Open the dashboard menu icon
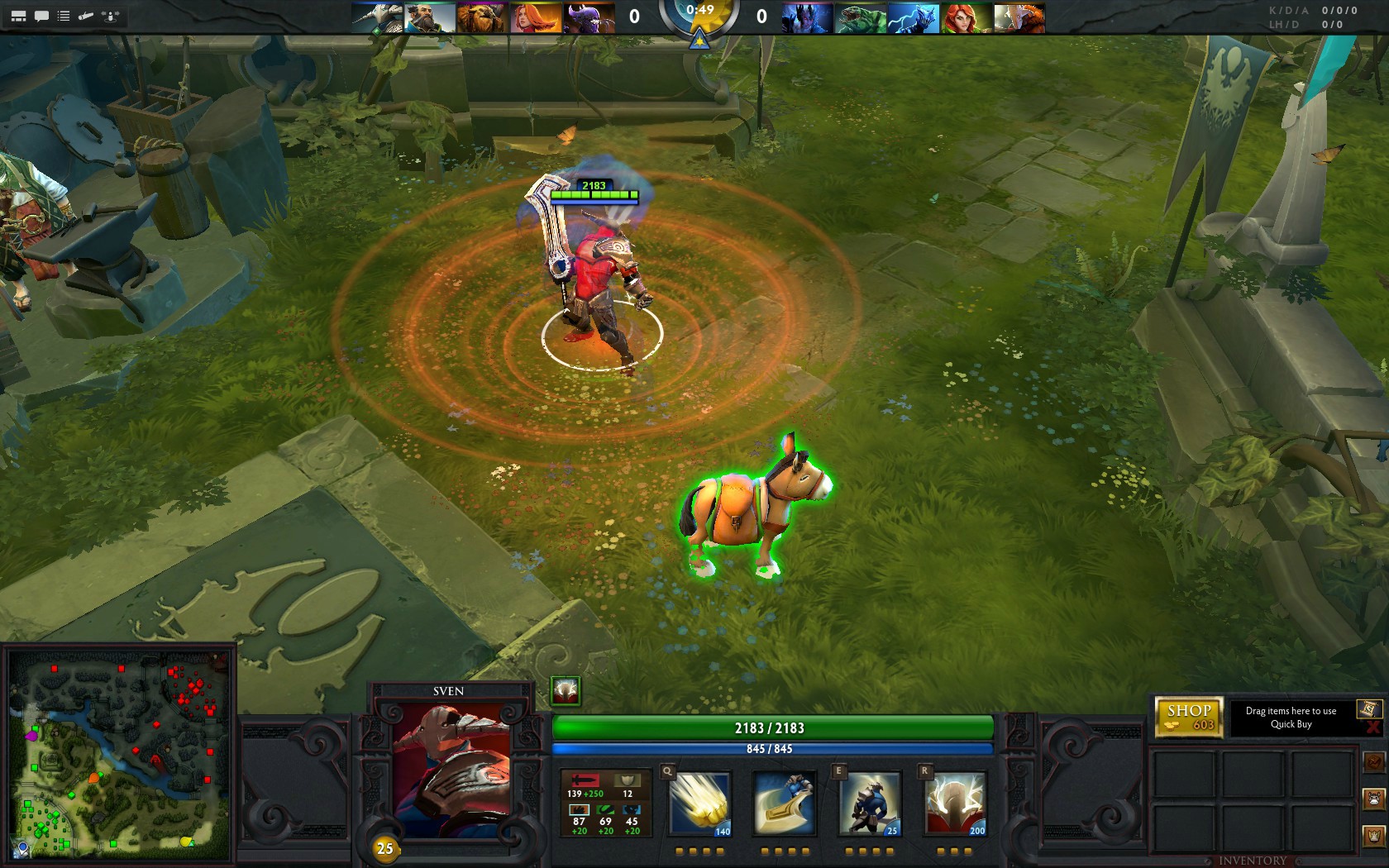The image size is (1389, 868). [18, 16]
